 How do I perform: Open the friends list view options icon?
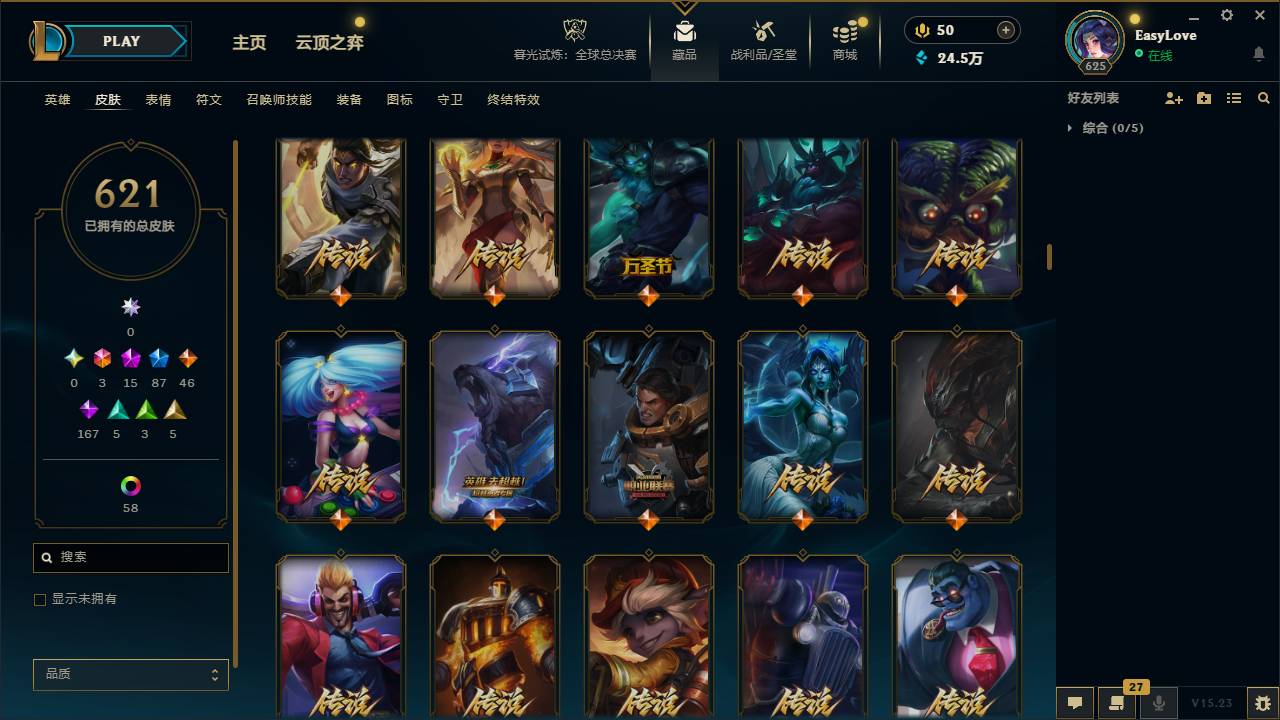[1234, 97]
